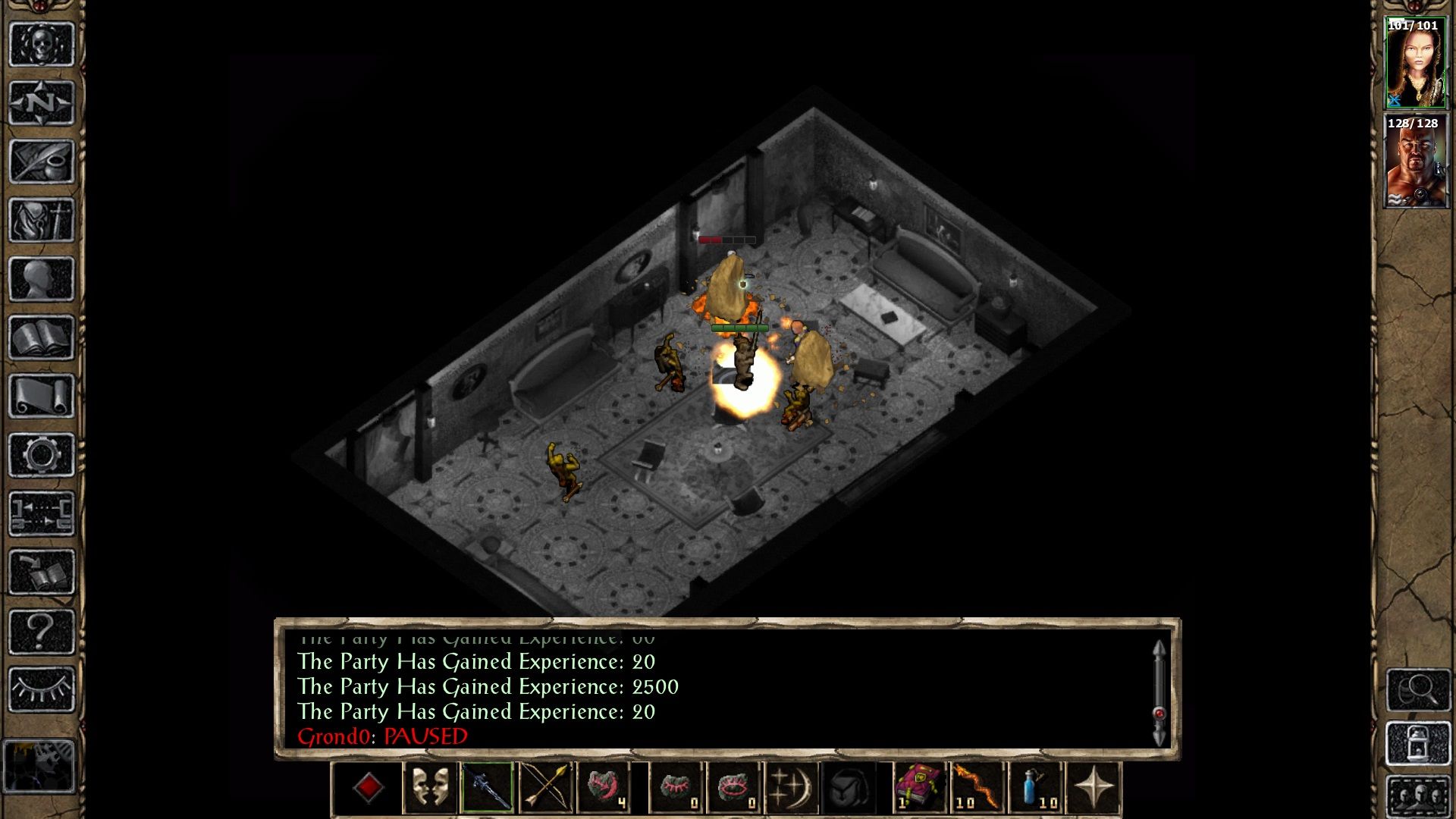Open game options with the gear icon

42,455
